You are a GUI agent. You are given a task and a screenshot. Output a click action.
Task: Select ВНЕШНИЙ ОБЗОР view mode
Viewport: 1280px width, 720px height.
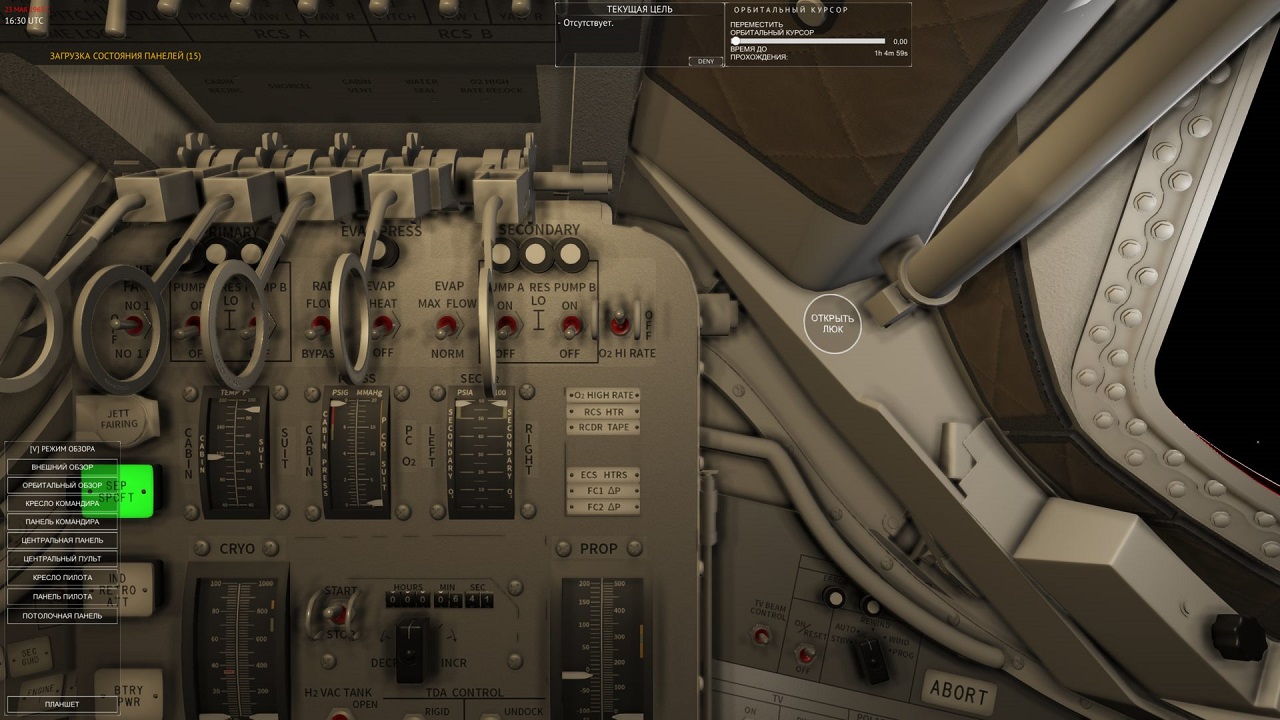pos(62,467)
